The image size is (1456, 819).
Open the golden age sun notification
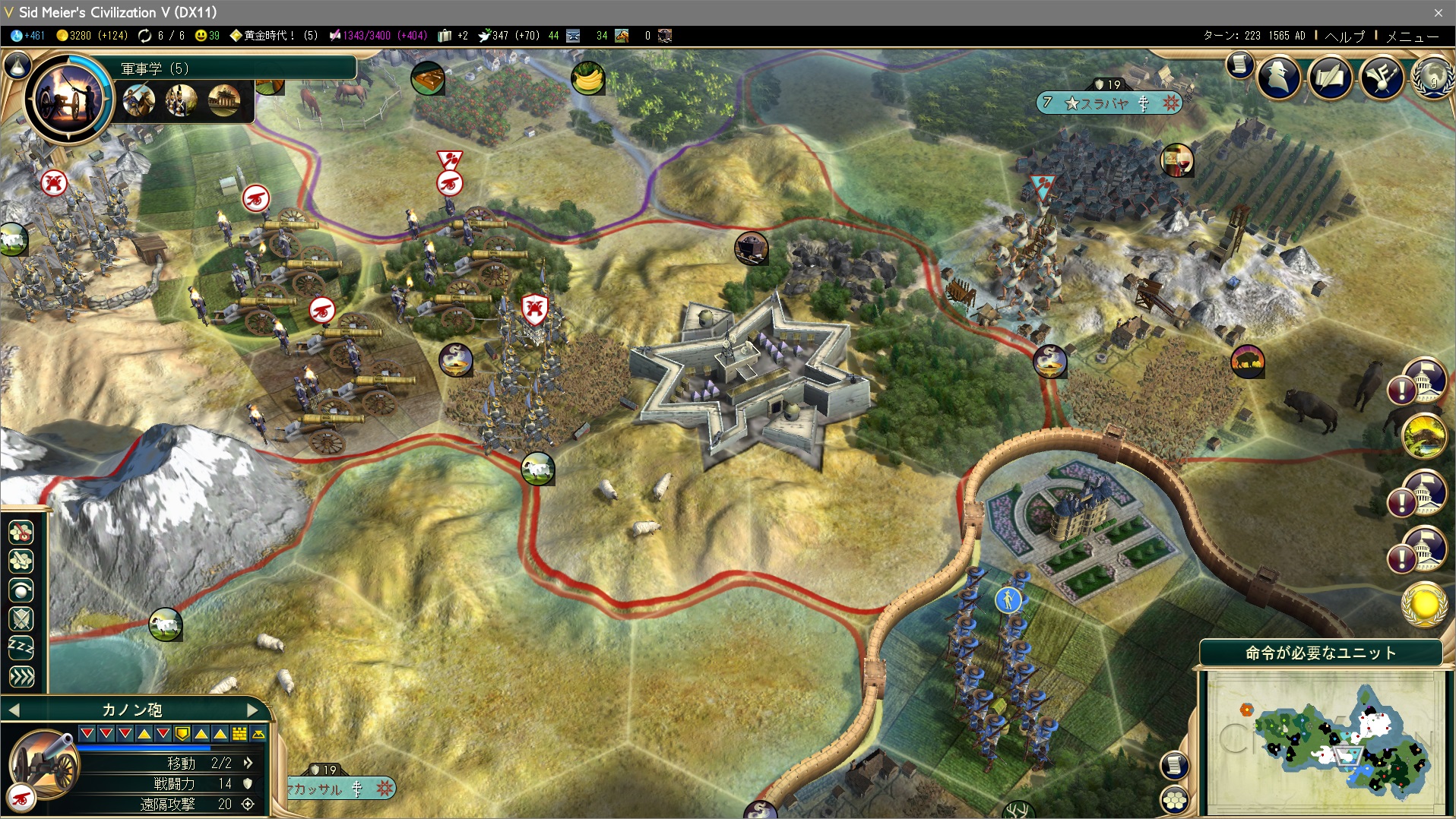pos(1424,605)
